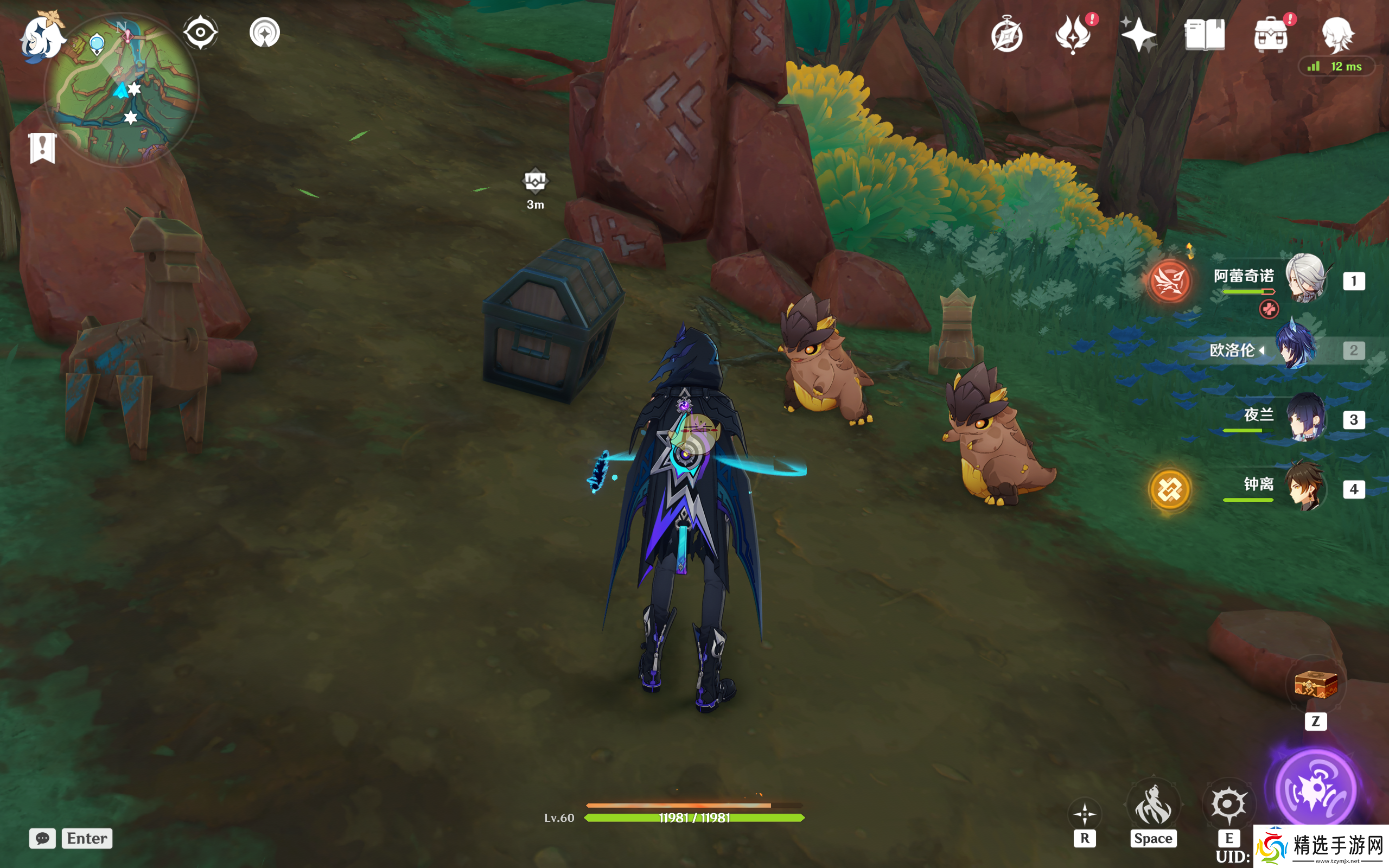
Task: Open the Paimon menu icon
Action: tap(40, 37)
